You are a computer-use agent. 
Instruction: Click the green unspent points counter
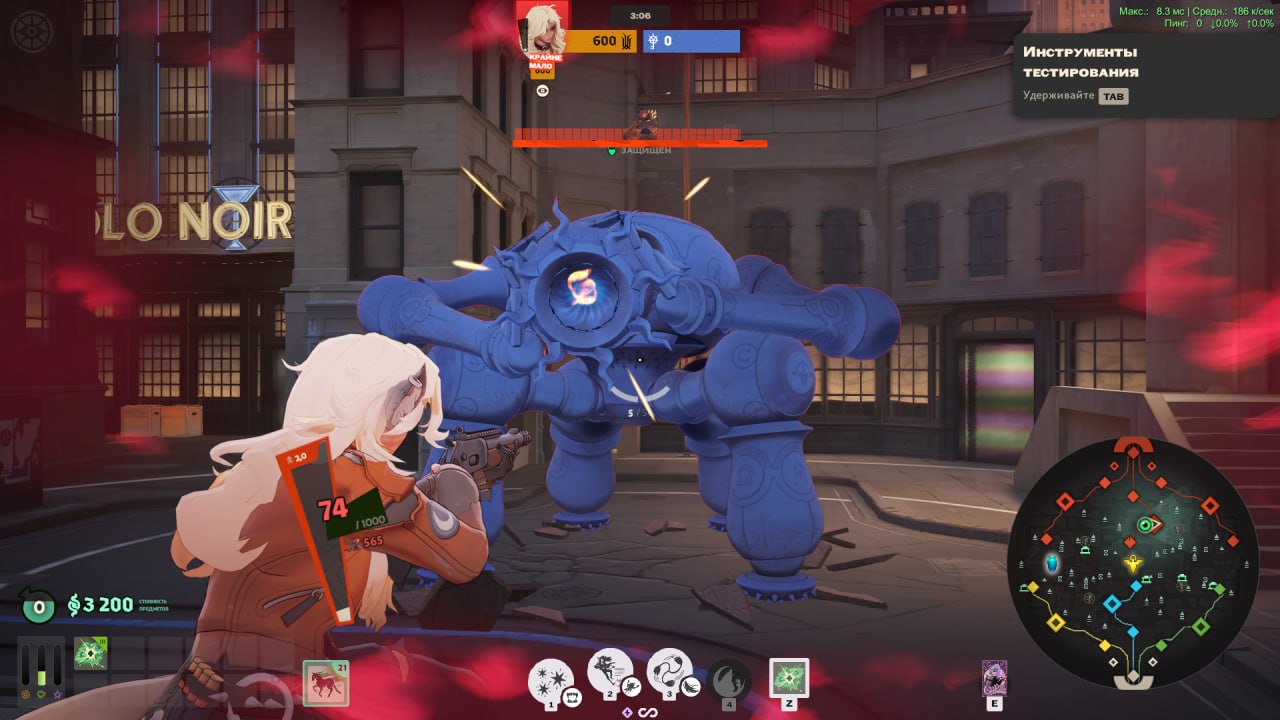coord(38,605)
